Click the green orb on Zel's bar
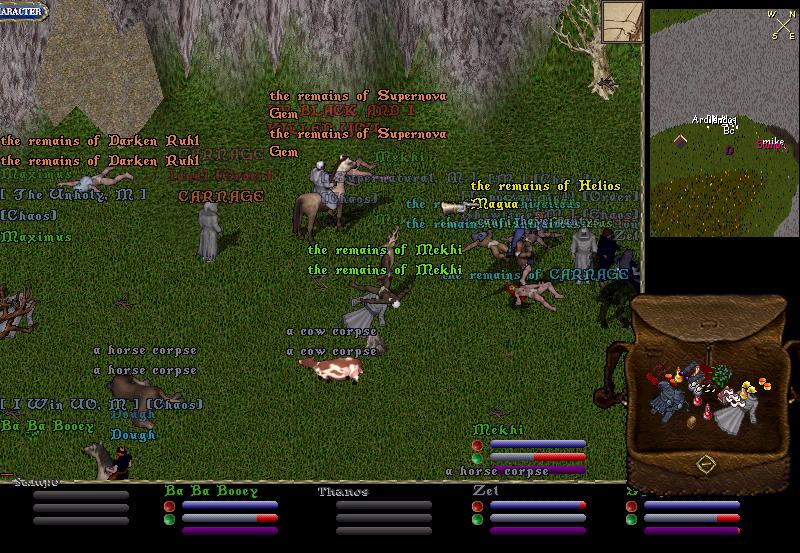 point(477,519)
